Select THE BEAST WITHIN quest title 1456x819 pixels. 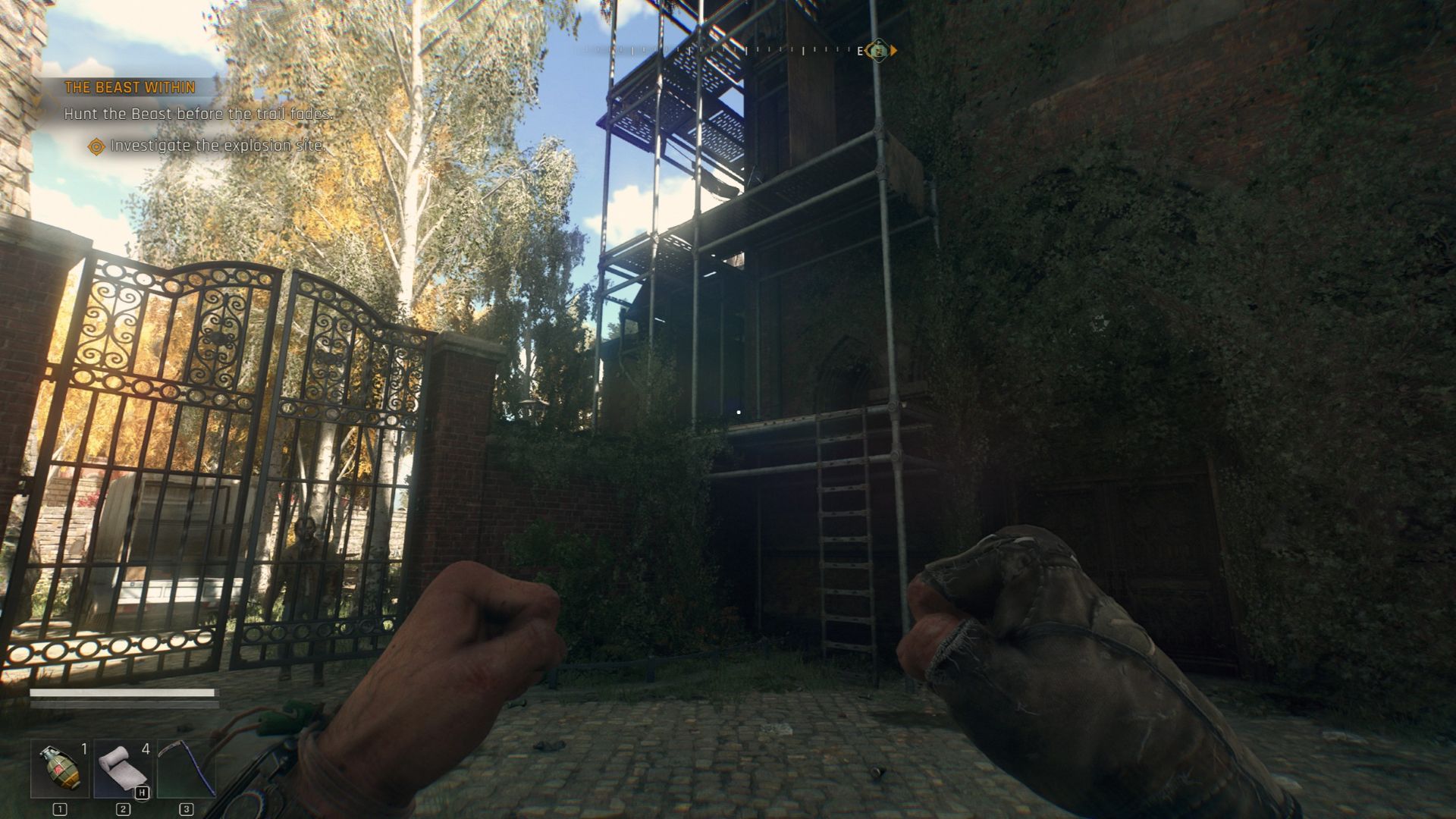pyautogui.click(x=129, y=87)
